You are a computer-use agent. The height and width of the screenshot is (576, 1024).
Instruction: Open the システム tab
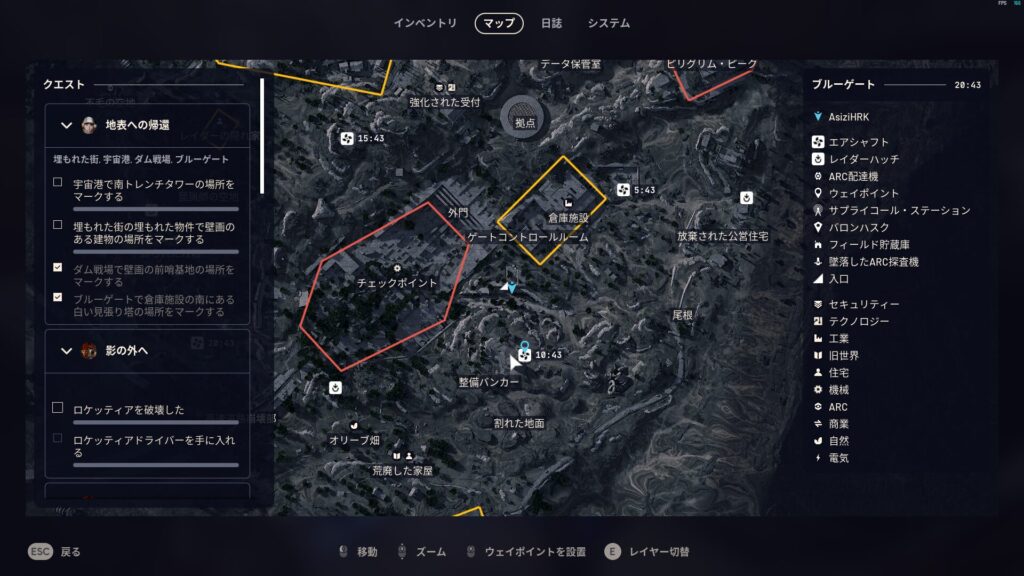608,23
